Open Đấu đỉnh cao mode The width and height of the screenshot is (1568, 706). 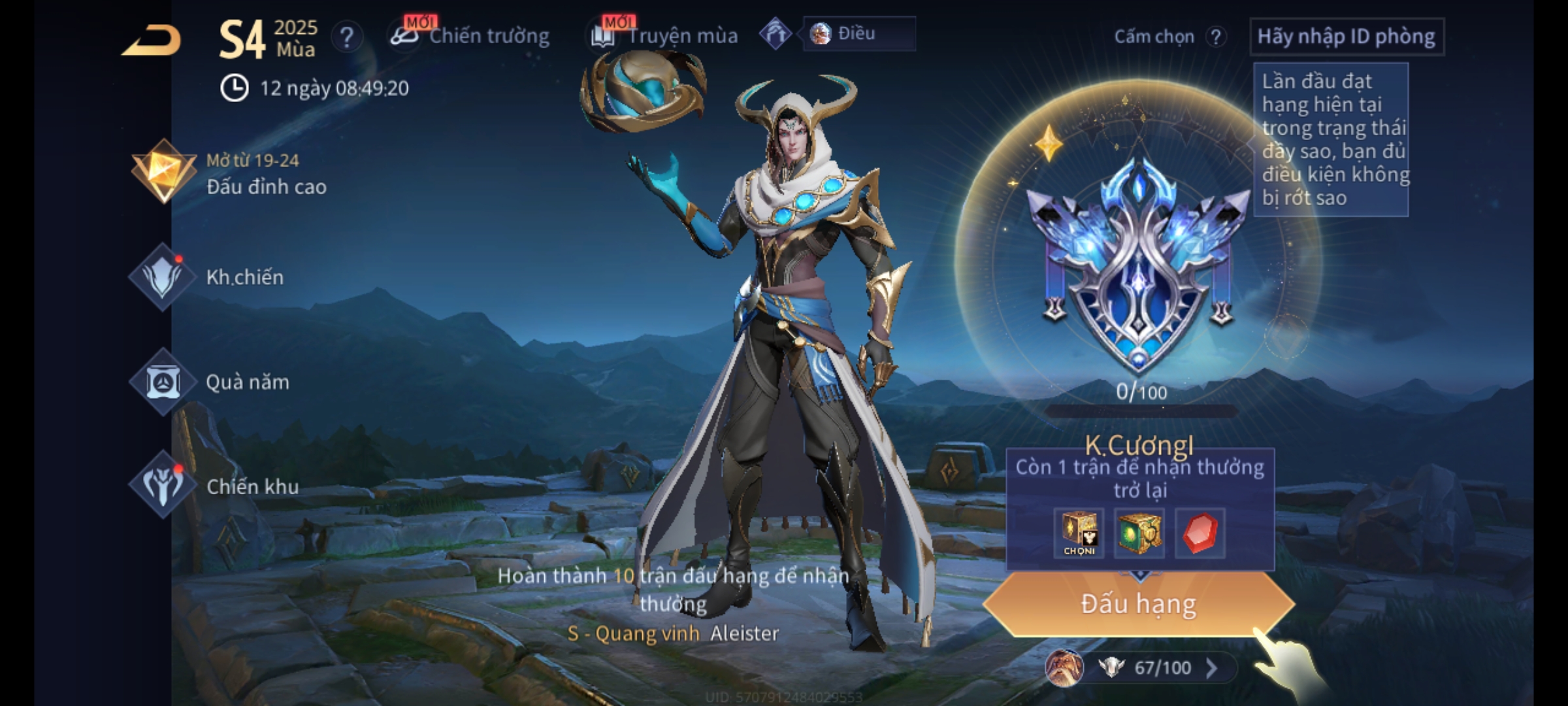[229, 173]
